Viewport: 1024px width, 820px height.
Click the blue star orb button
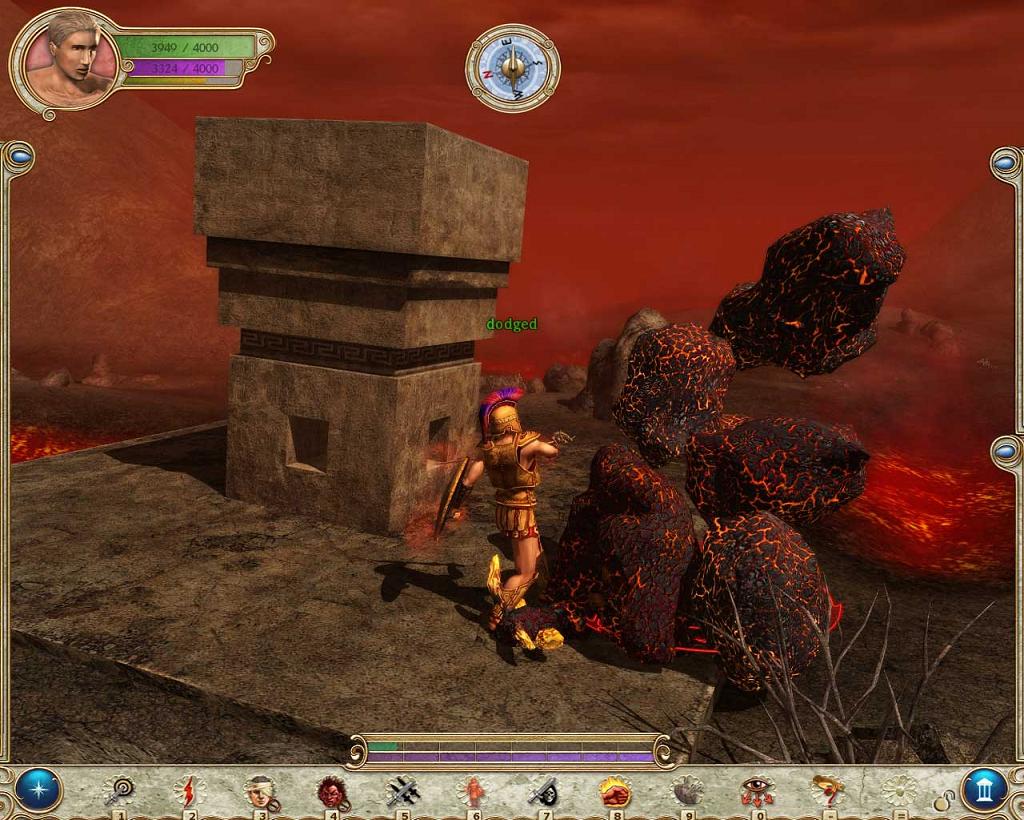click(38, 790)
